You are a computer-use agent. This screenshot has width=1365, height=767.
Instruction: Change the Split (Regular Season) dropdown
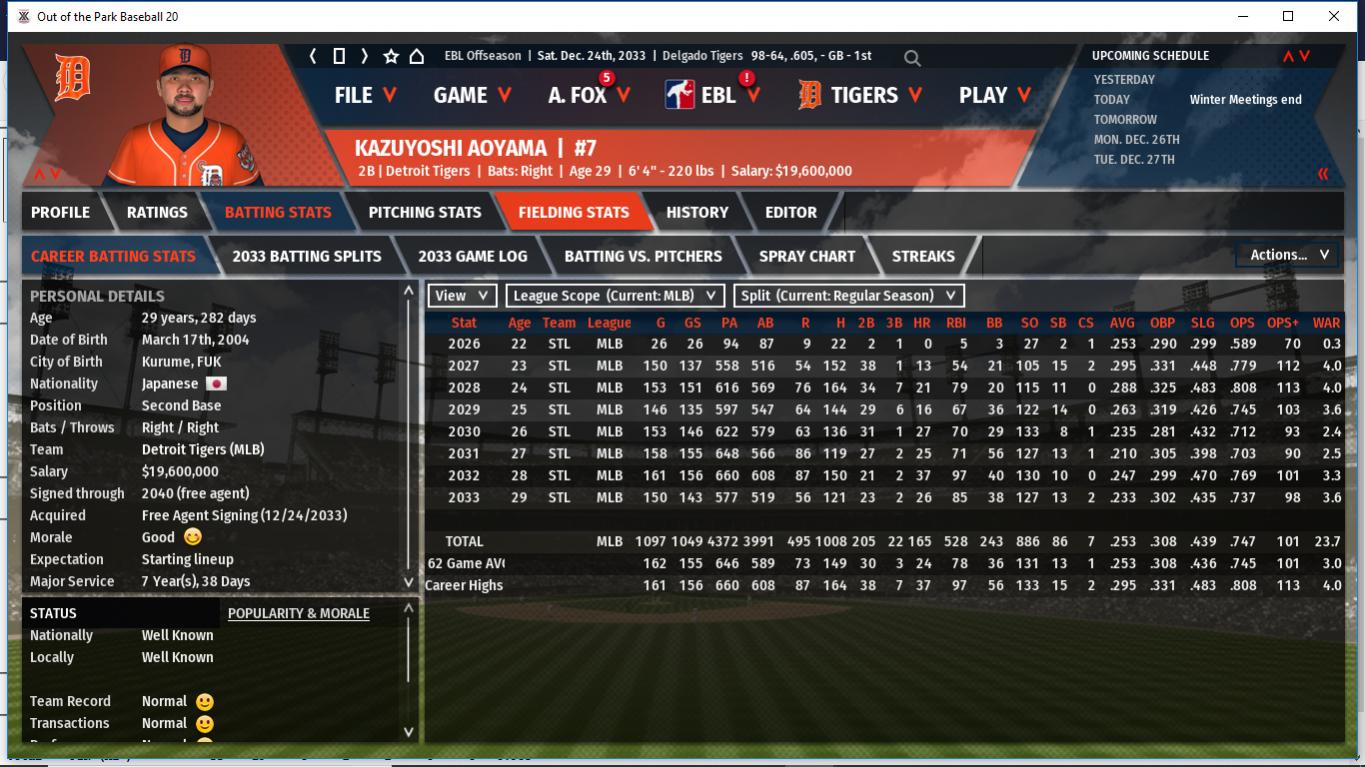click(849, 295)
